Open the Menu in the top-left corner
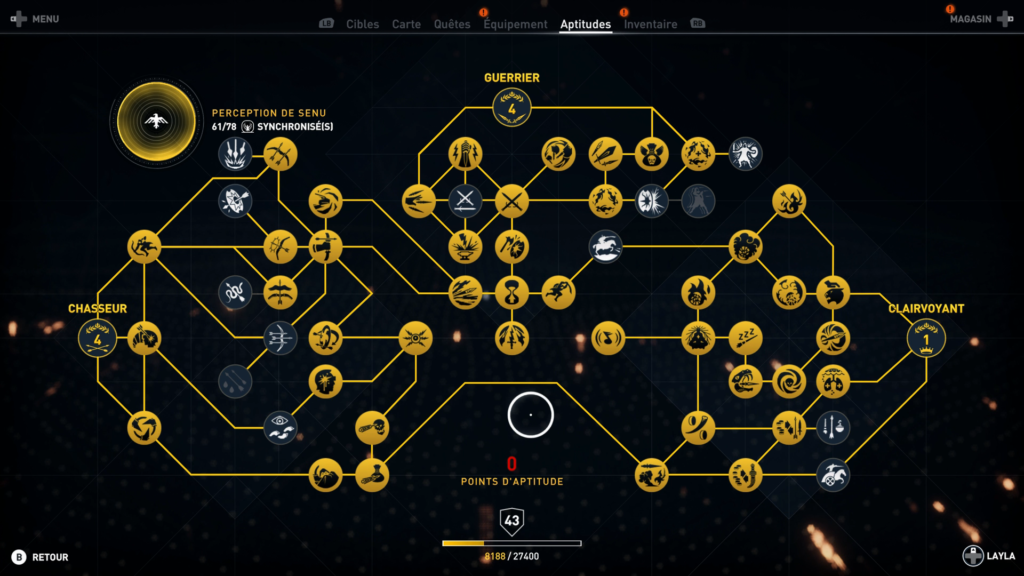 (35, 19)
